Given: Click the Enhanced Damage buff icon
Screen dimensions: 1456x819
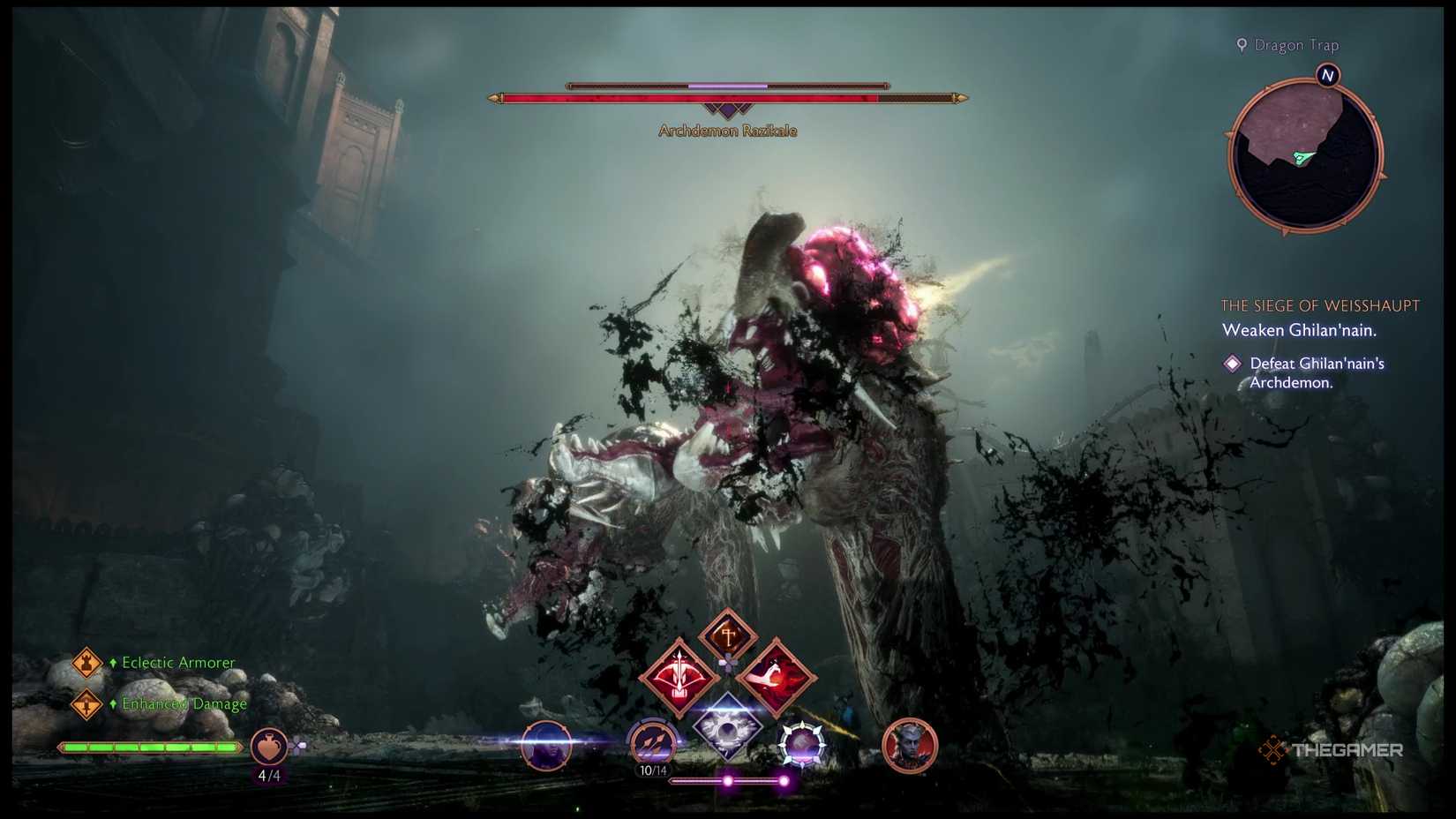Looking at the screenshot, I should pos(86,703).
